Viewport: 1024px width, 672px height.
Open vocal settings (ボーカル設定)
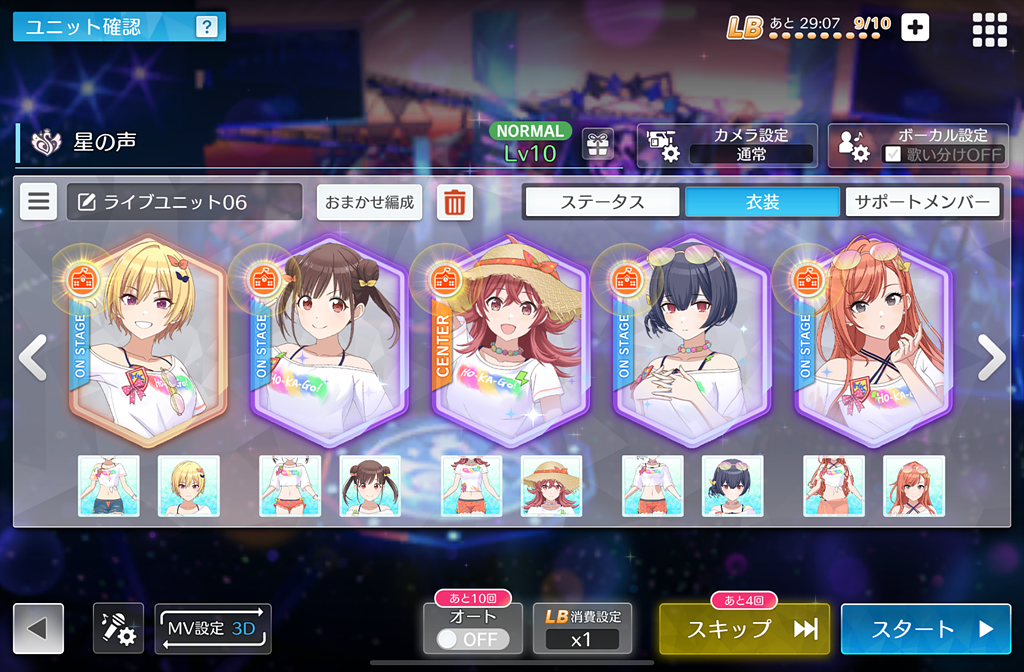917,145
